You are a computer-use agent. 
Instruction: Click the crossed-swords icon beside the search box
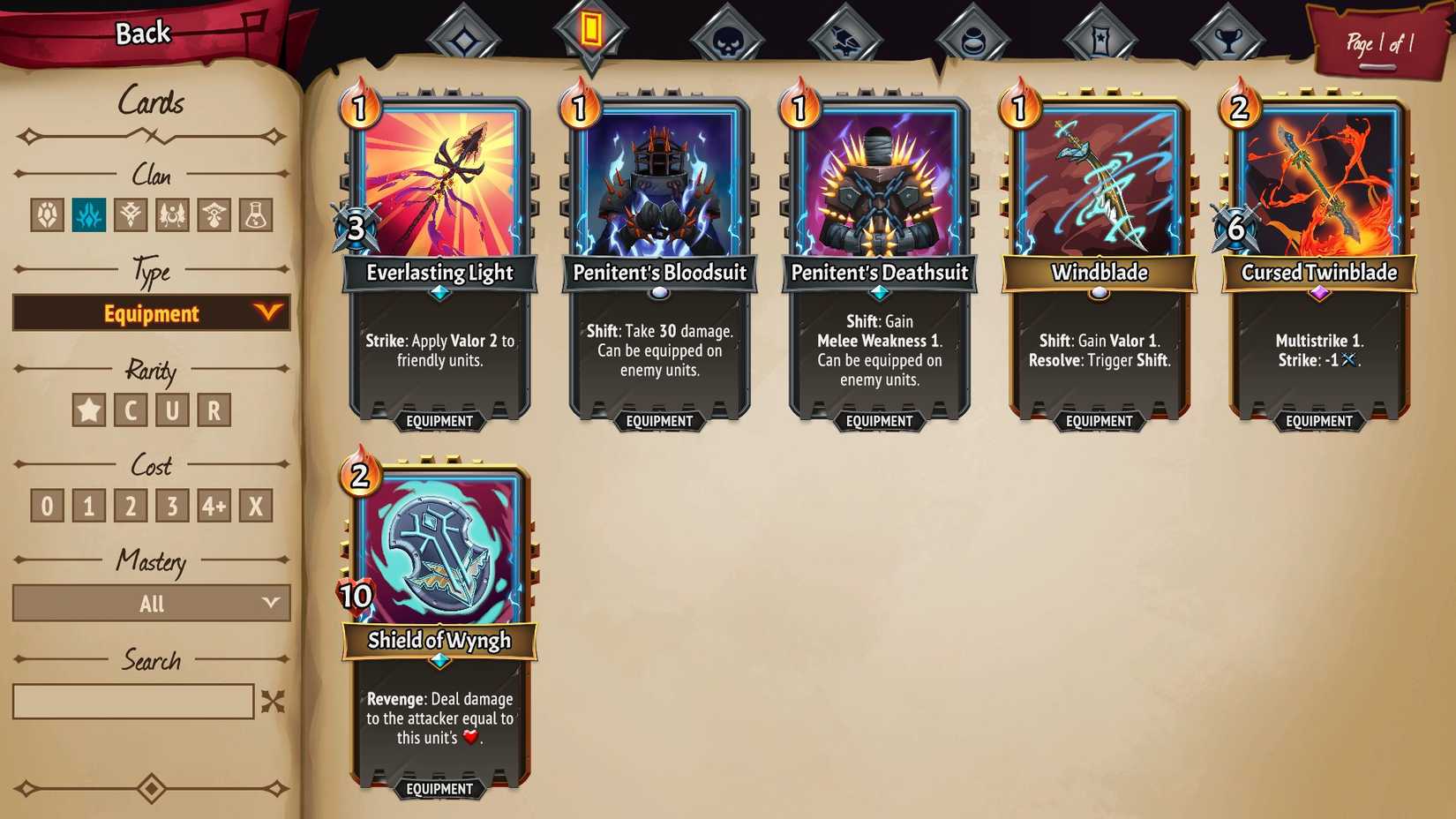click(x=274, y=702)
